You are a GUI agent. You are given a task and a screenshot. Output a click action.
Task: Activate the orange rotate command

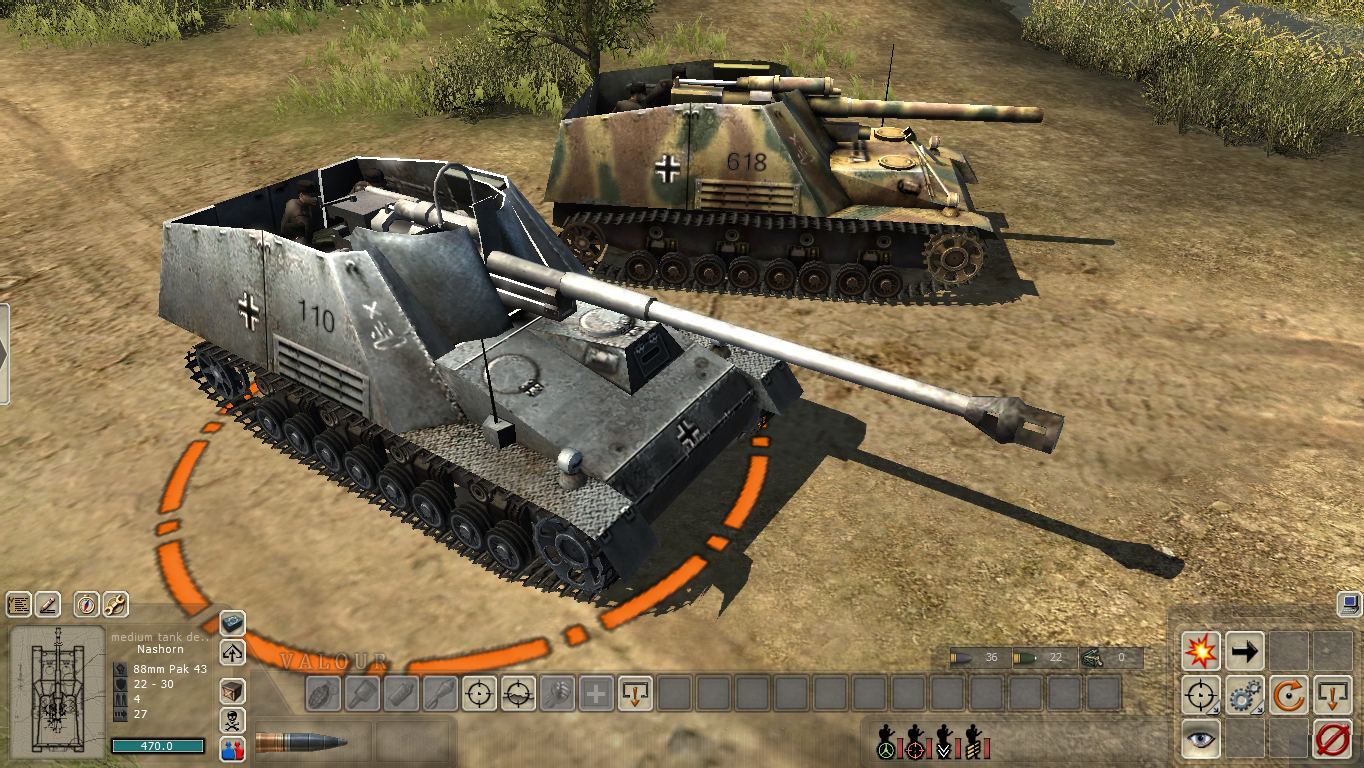coord(1289,695)
